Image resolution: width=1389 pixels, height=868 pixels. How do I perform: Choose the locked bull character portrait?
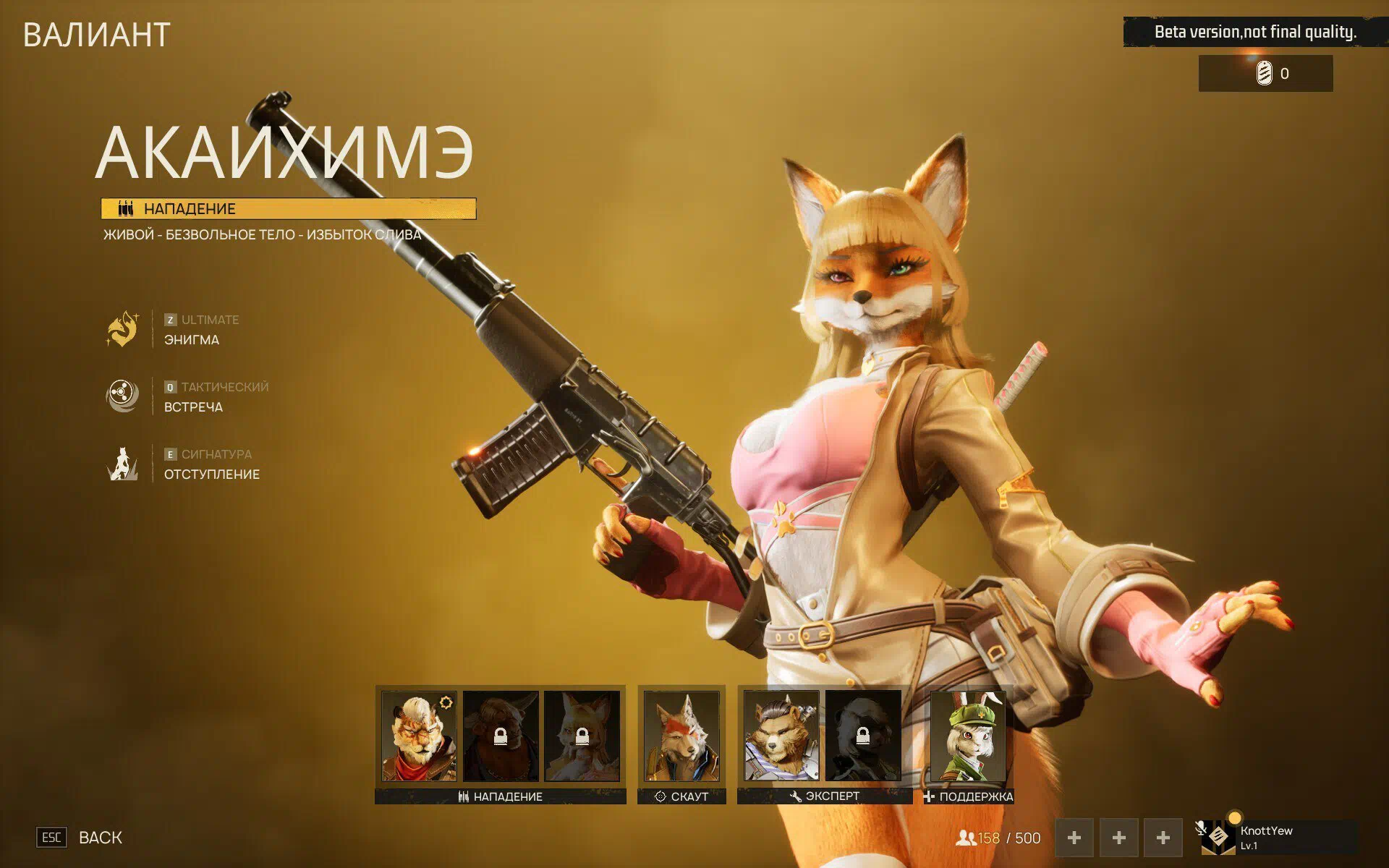coord(501,735)
